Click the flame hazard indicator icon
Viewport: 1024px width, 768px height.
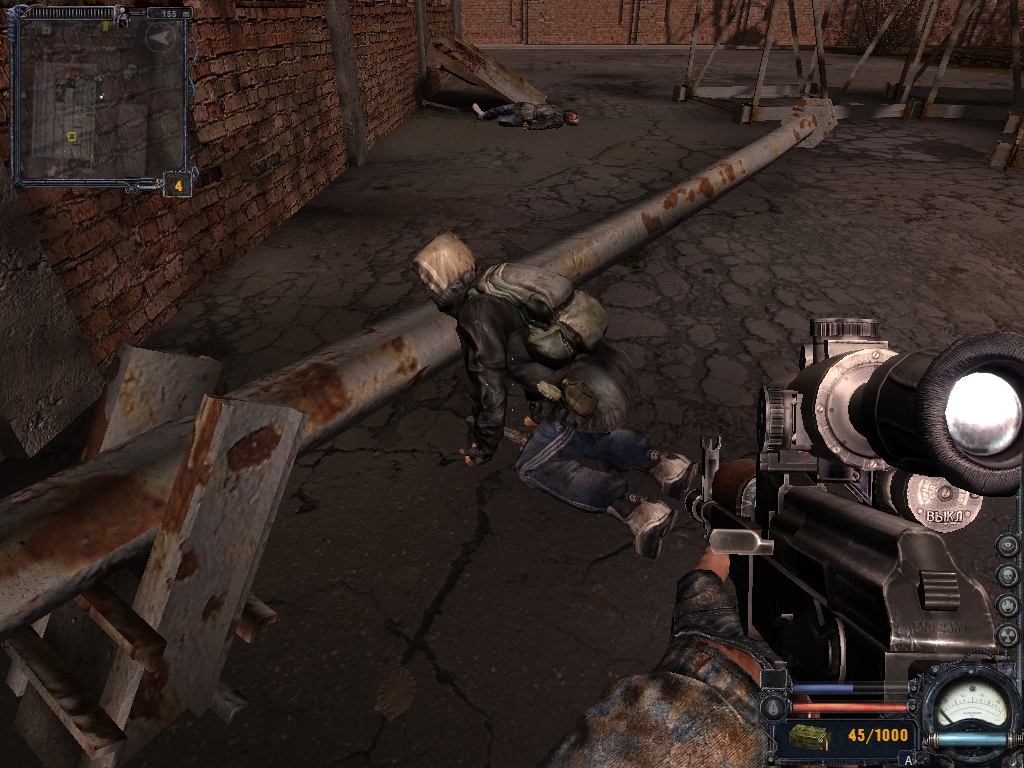[1008, 606]
